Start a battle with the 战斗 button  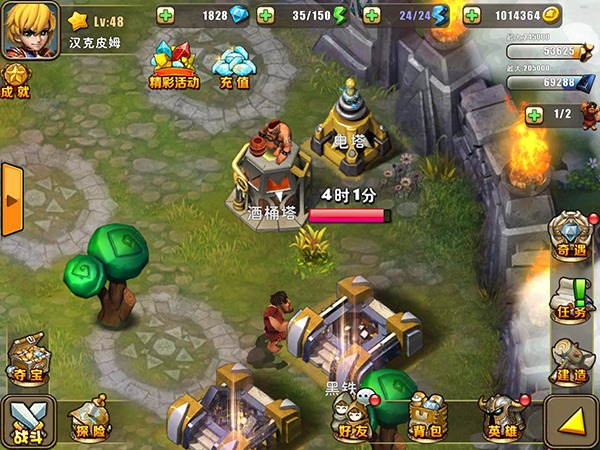click(x=28, y=420)
